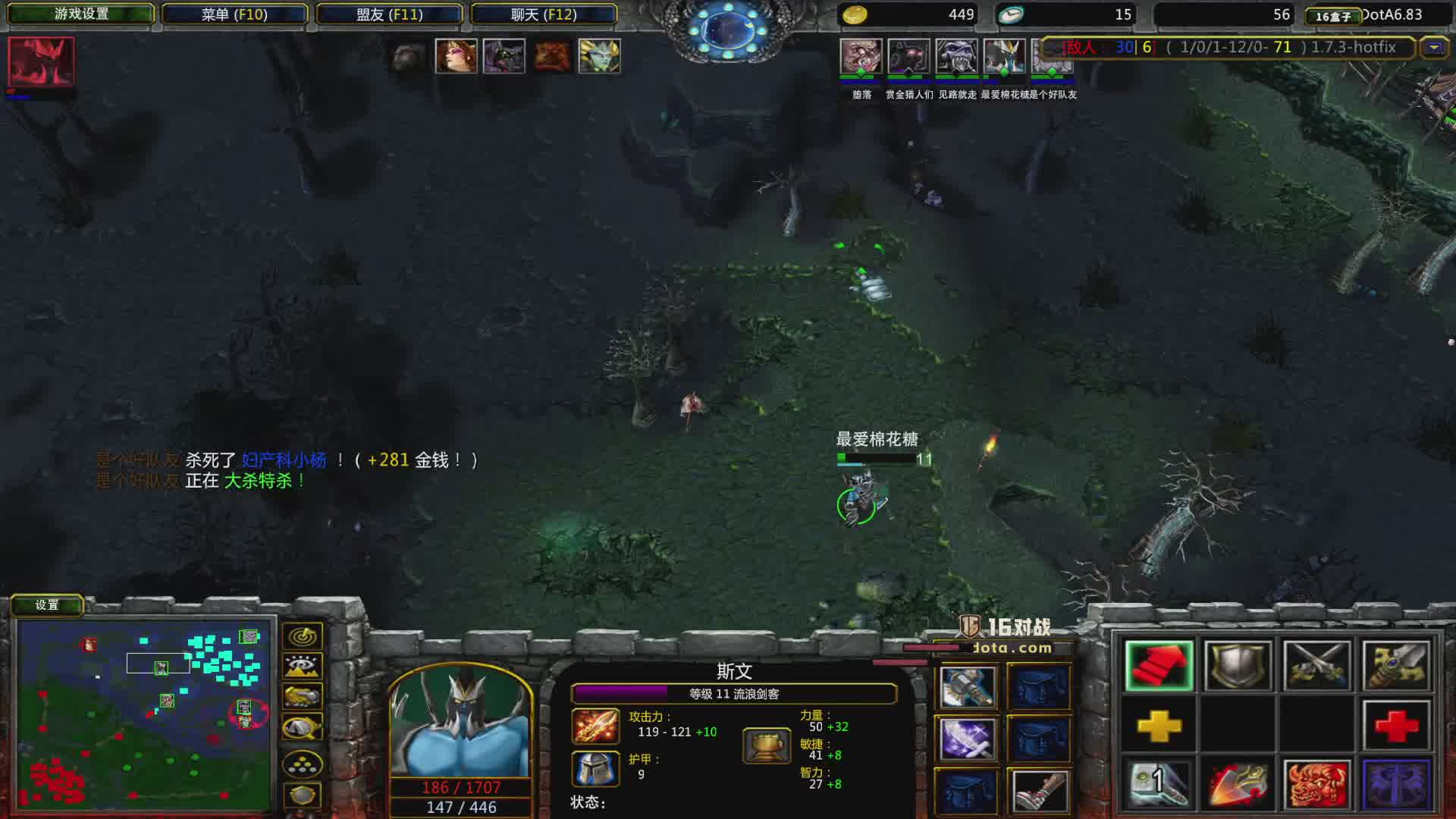This screenshot has height=819, width=1456.
Task: Select the red demon hero portrait
Action: pos(41,62)
